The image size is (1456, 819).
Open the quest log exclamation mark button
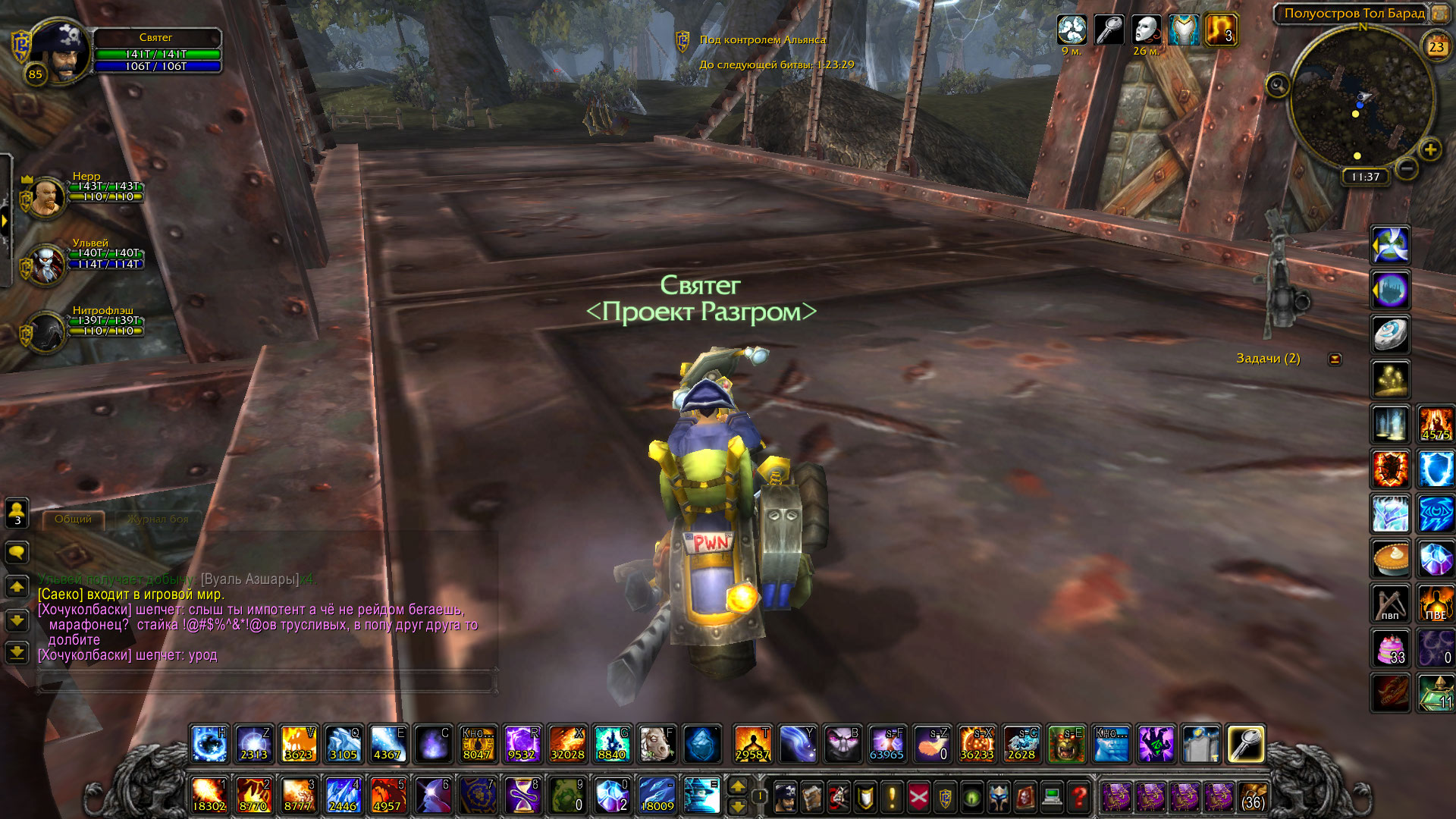click(892, 797)
